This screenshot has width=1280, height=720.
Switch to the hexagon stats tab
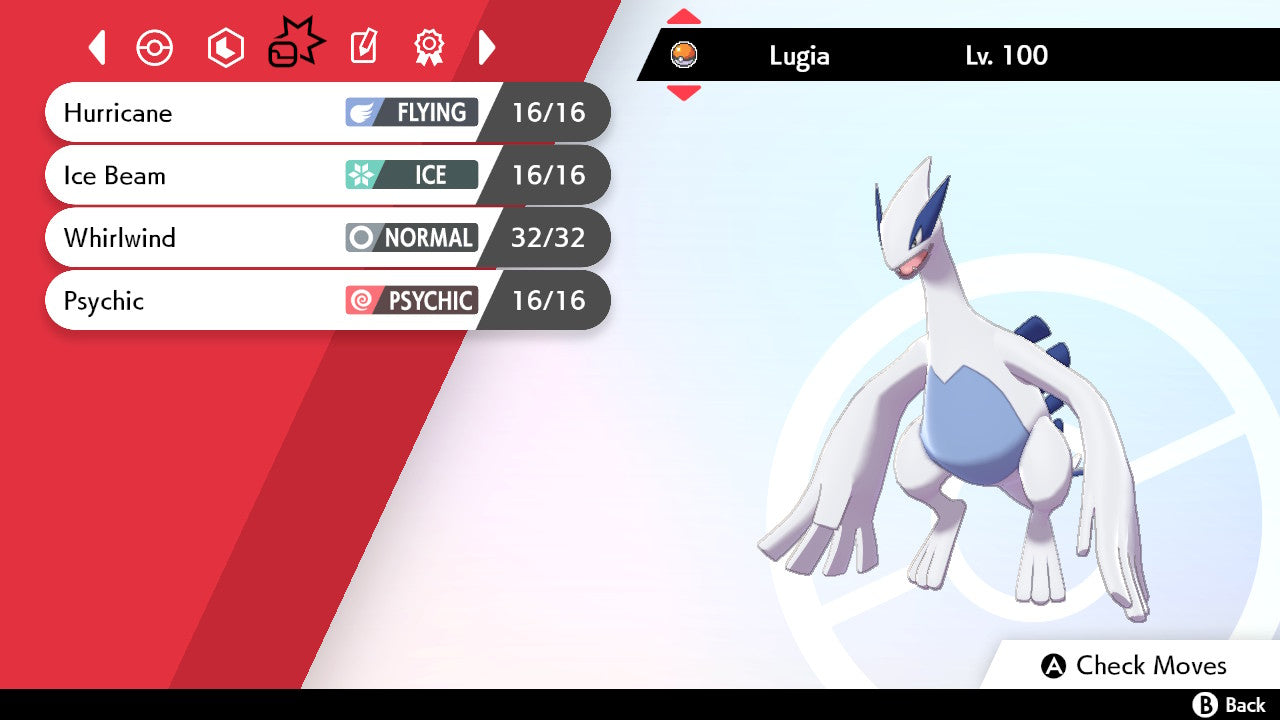click(225, 48)
